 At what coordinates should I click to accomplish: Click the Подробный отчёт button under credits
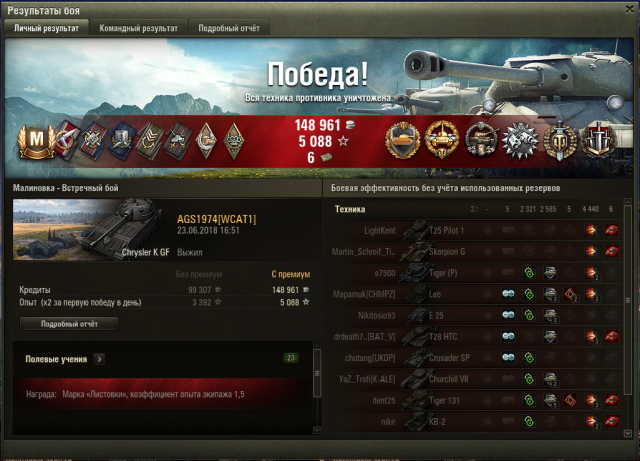pos(69,324)
